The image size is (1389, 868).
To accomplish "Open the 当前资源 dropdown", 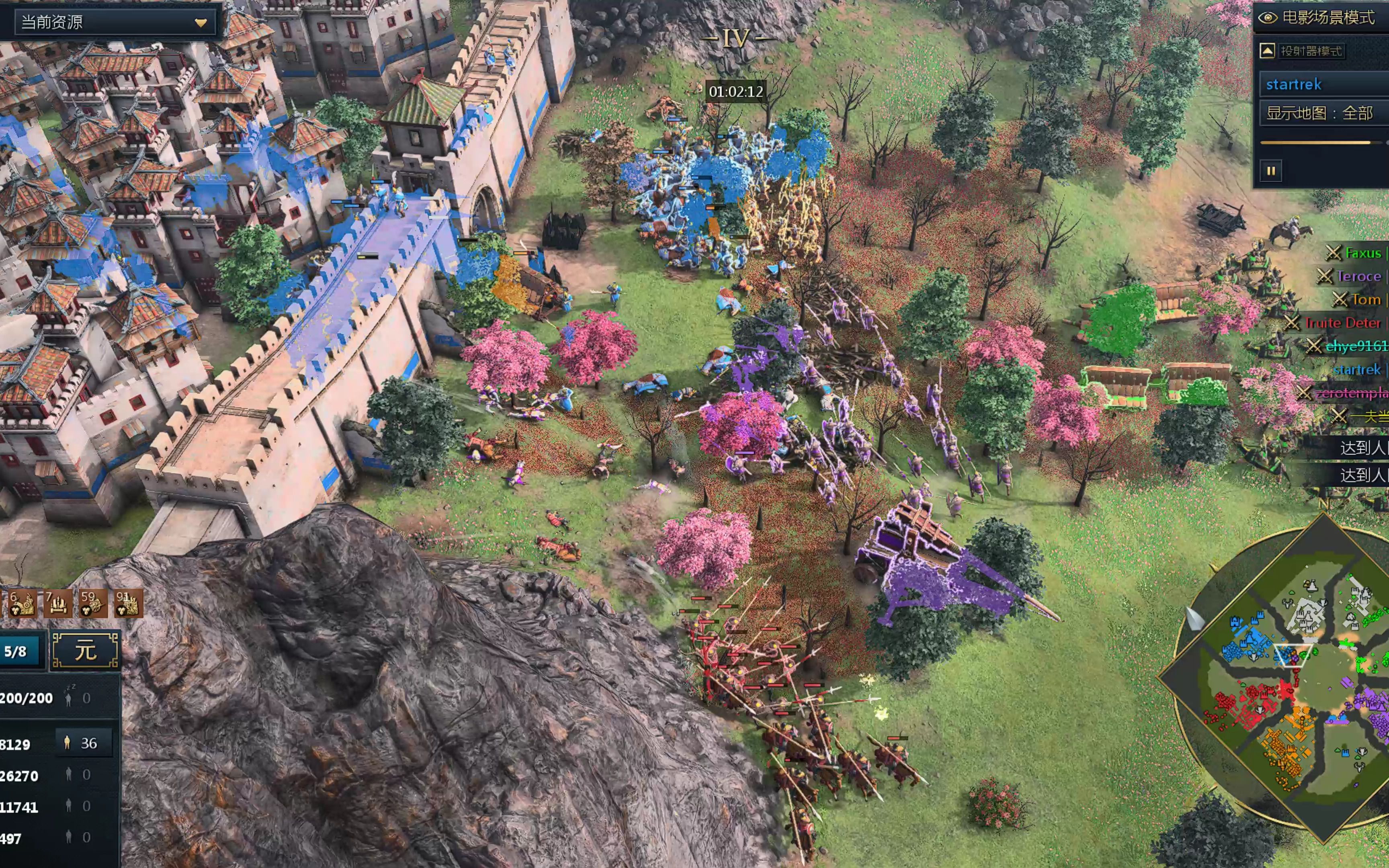I will coord(115,23).
